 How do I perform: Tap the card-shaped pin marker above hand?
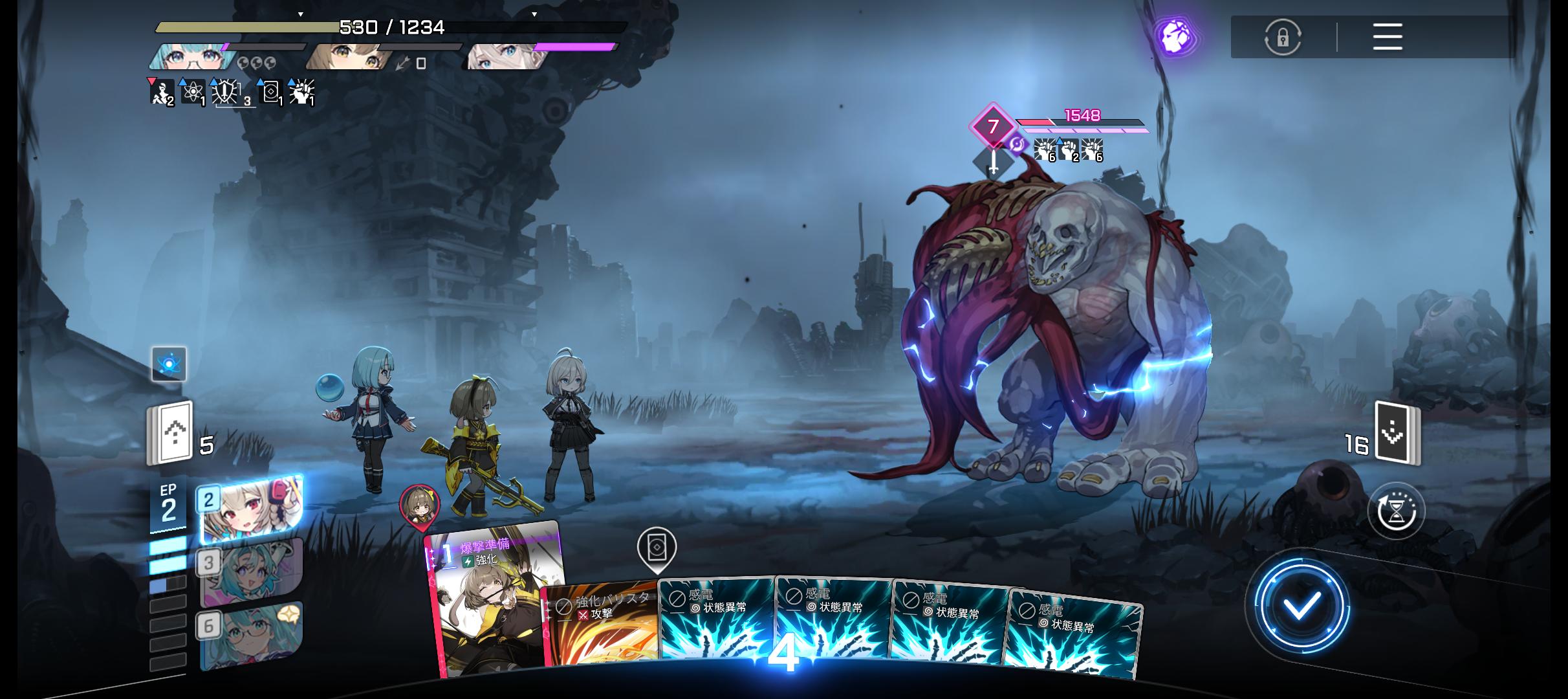(657, 549)
